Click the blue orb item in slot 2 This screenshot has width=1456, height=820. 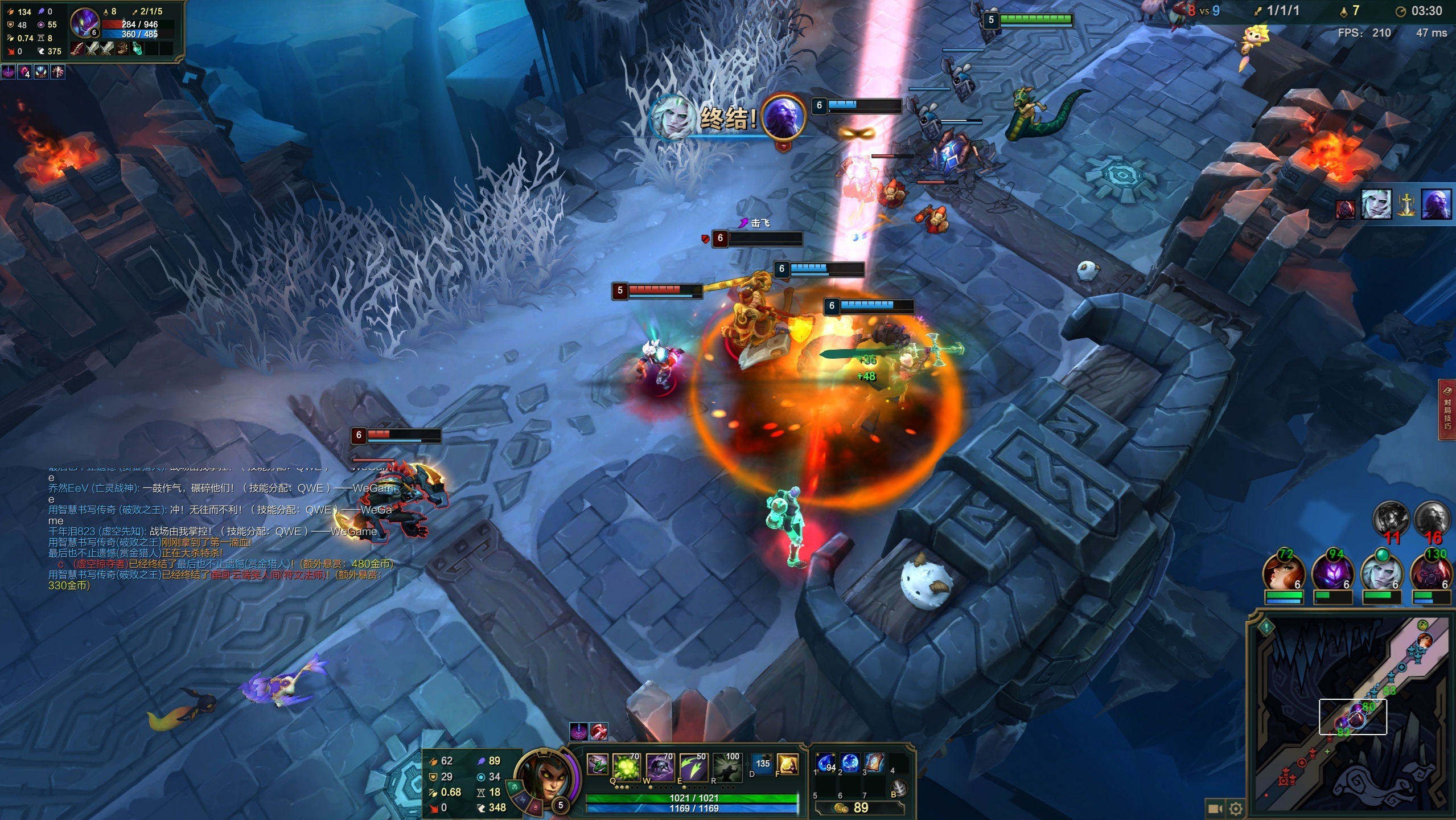[x=850, y=762]
